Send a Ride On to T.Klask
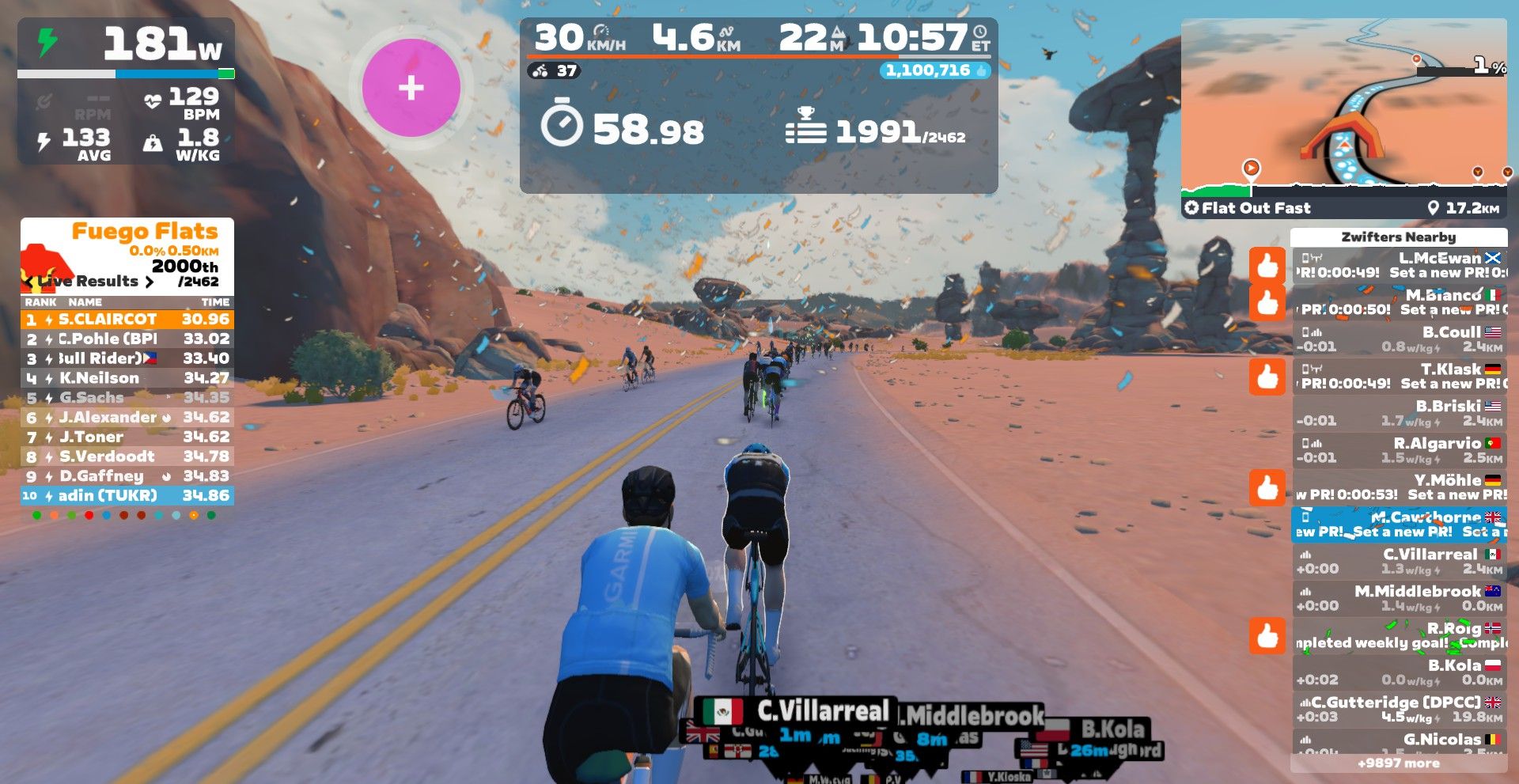 coord(1267,376)
